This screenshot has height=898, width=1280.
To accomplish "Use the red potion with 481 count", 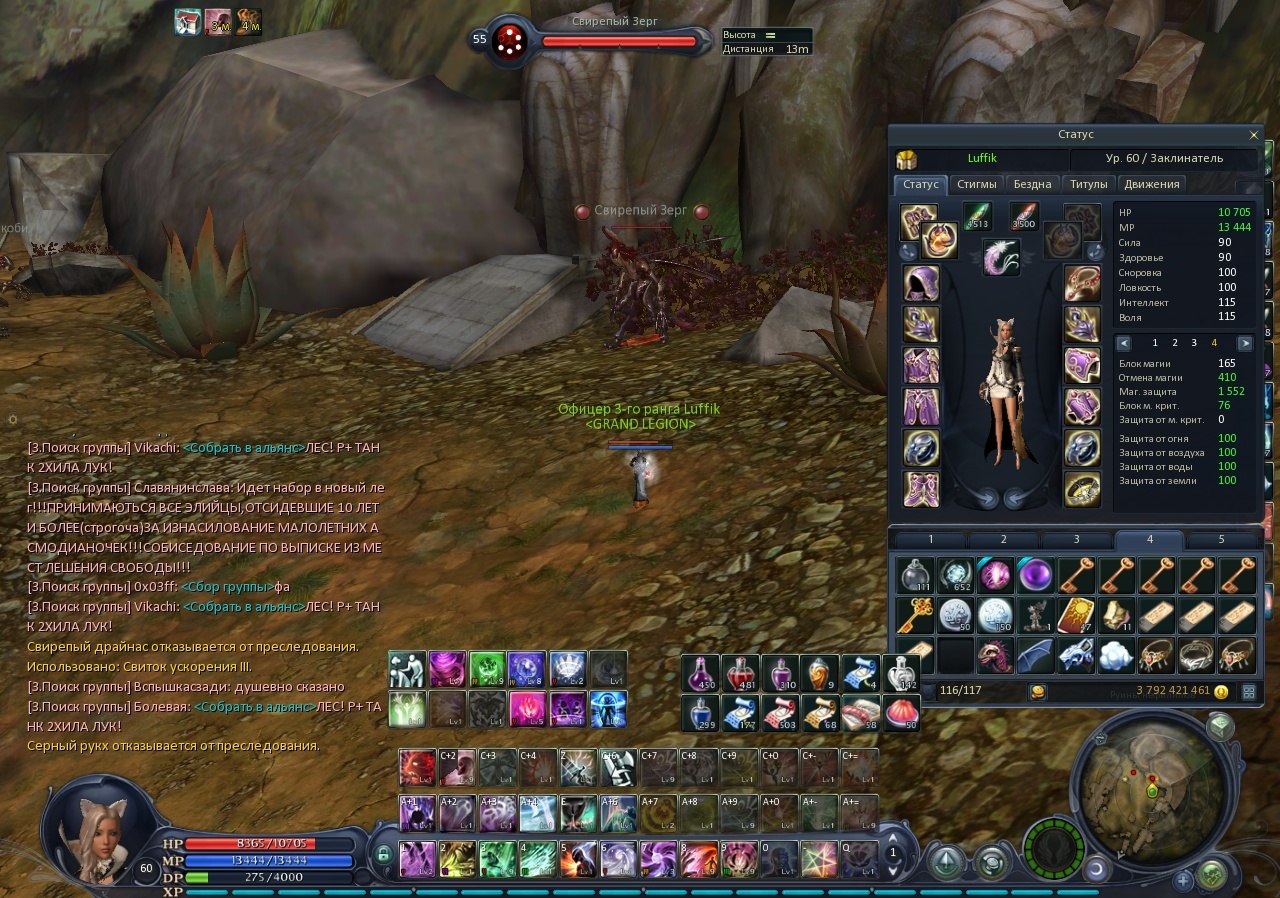I will point(739,673).
